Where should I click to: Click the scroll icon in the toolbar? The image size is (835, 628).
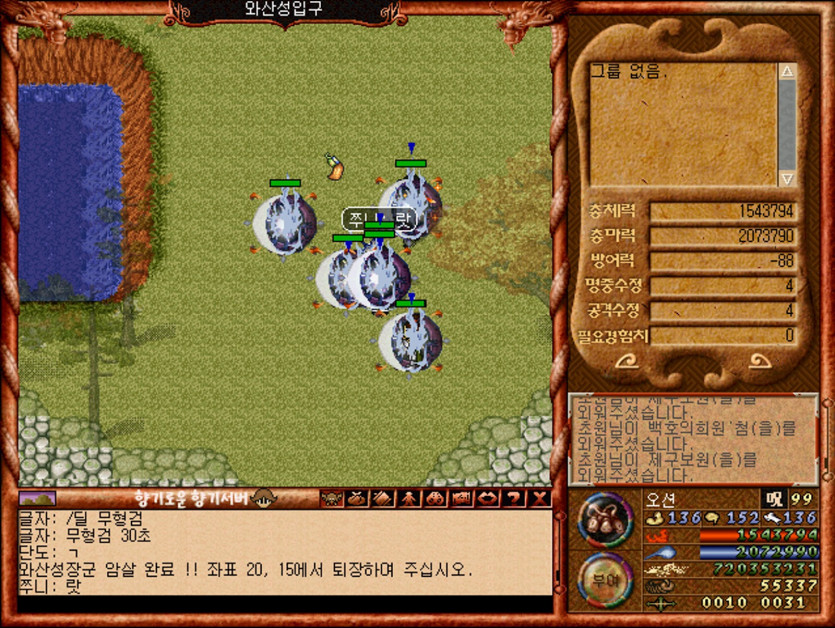point(383,498)
